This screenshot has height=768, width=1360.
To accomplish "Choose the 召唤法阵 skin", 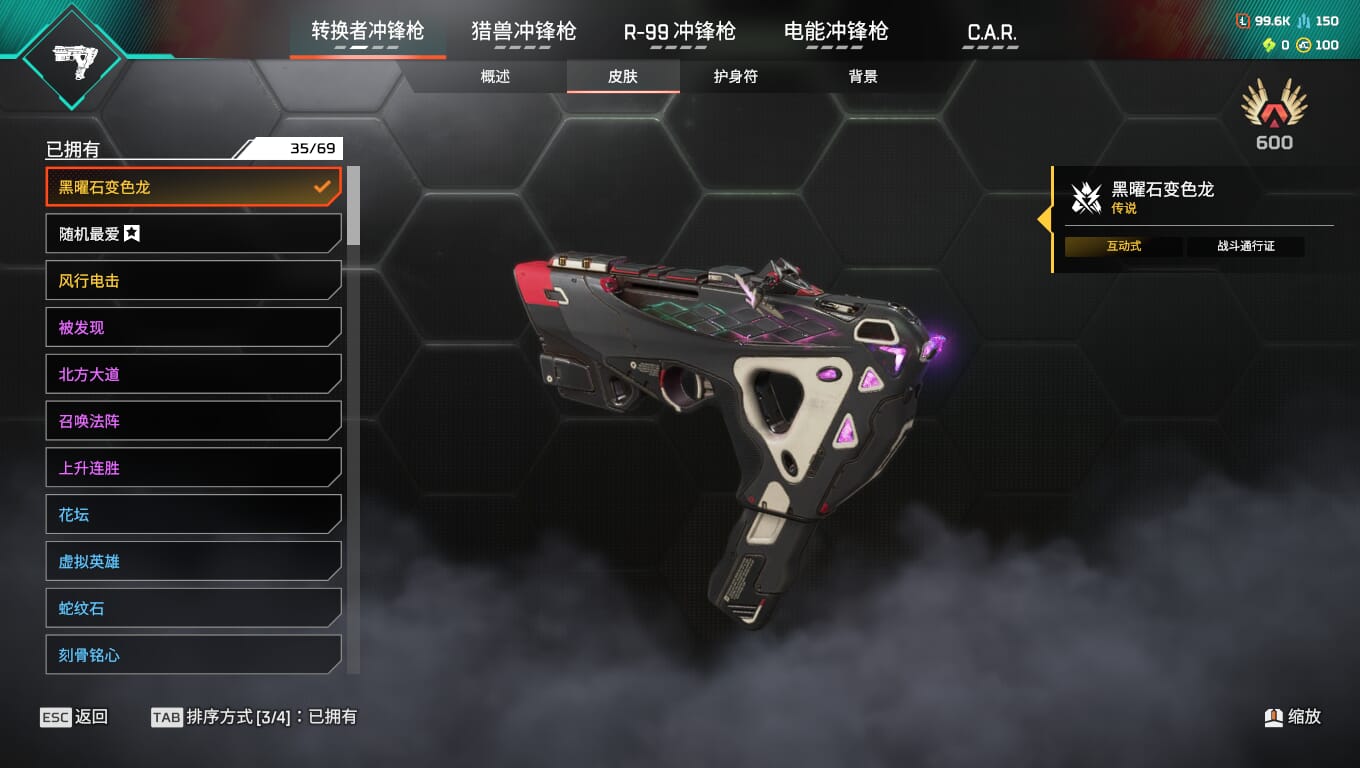I will click(x=193, y=421).
